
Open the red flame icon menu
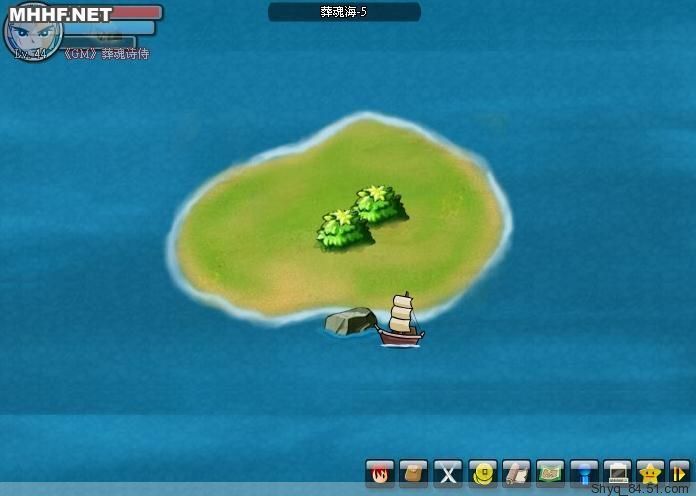click(380, 472)
